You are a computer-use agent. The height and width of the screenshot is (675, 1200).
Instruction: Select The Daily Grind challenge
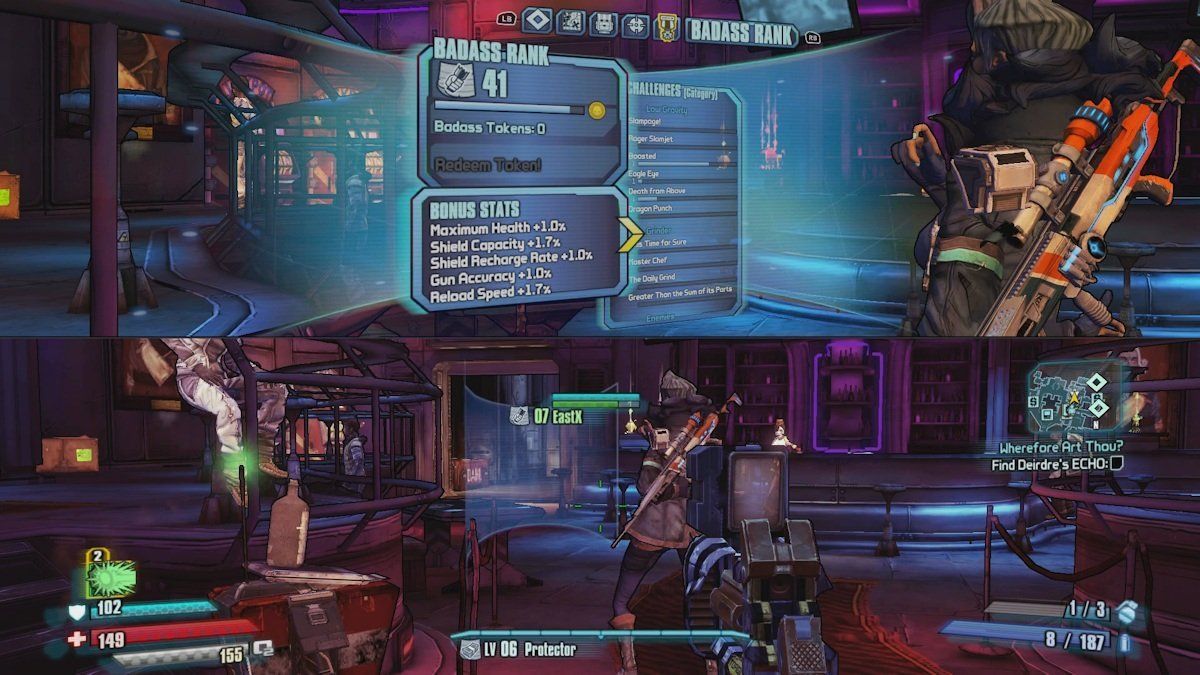[656, 278]
